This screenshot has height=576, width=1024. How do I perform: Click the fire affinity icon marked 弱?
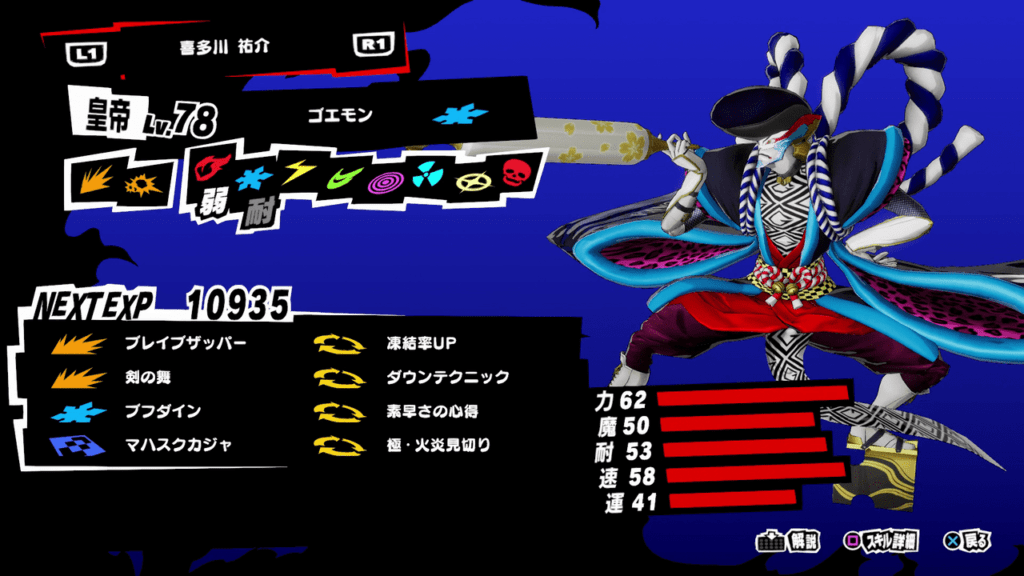pyautogui.click(x=213, y=170)
